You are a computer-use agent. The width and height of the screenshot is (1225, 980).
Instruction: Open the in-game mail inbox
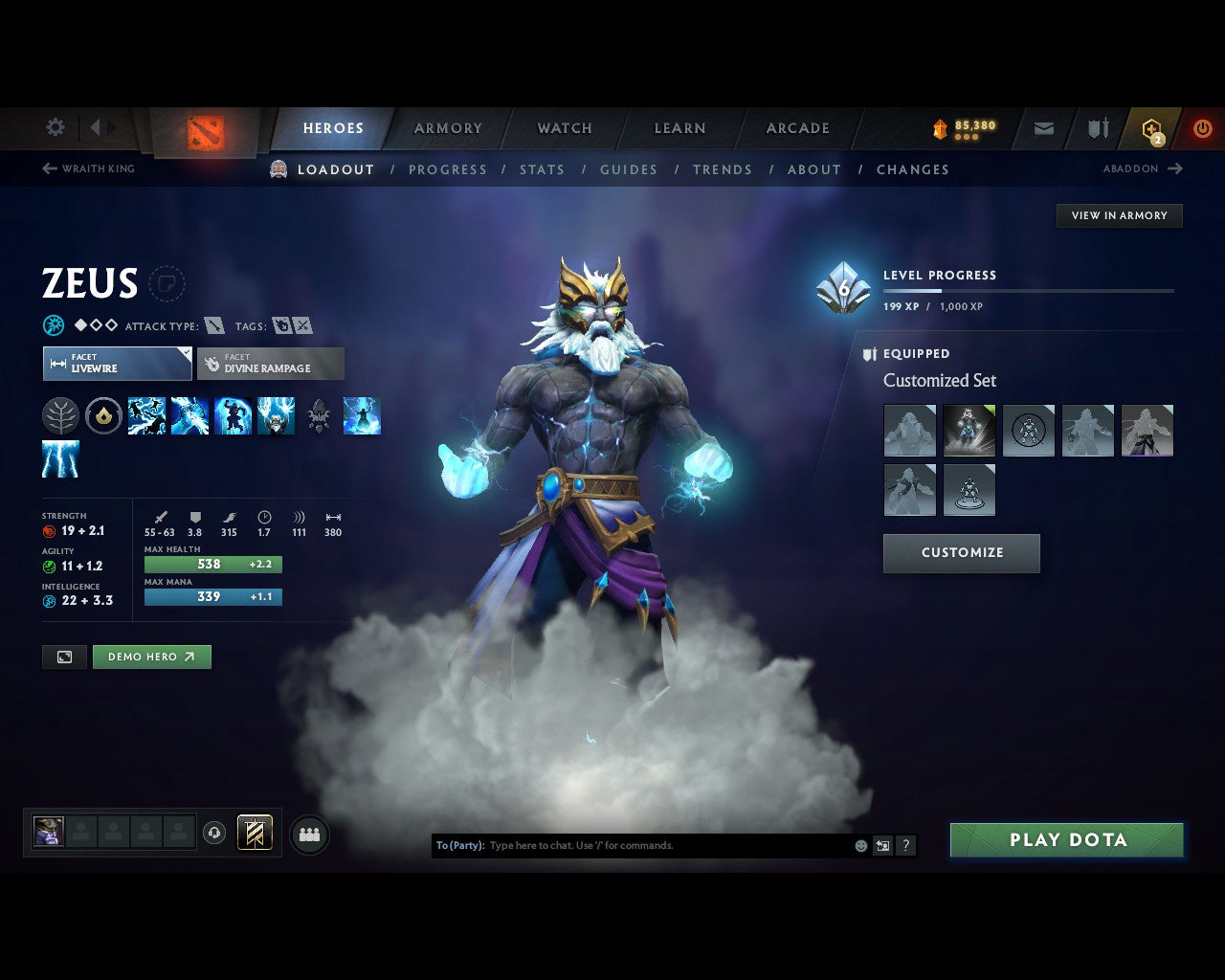point(1042,127)
